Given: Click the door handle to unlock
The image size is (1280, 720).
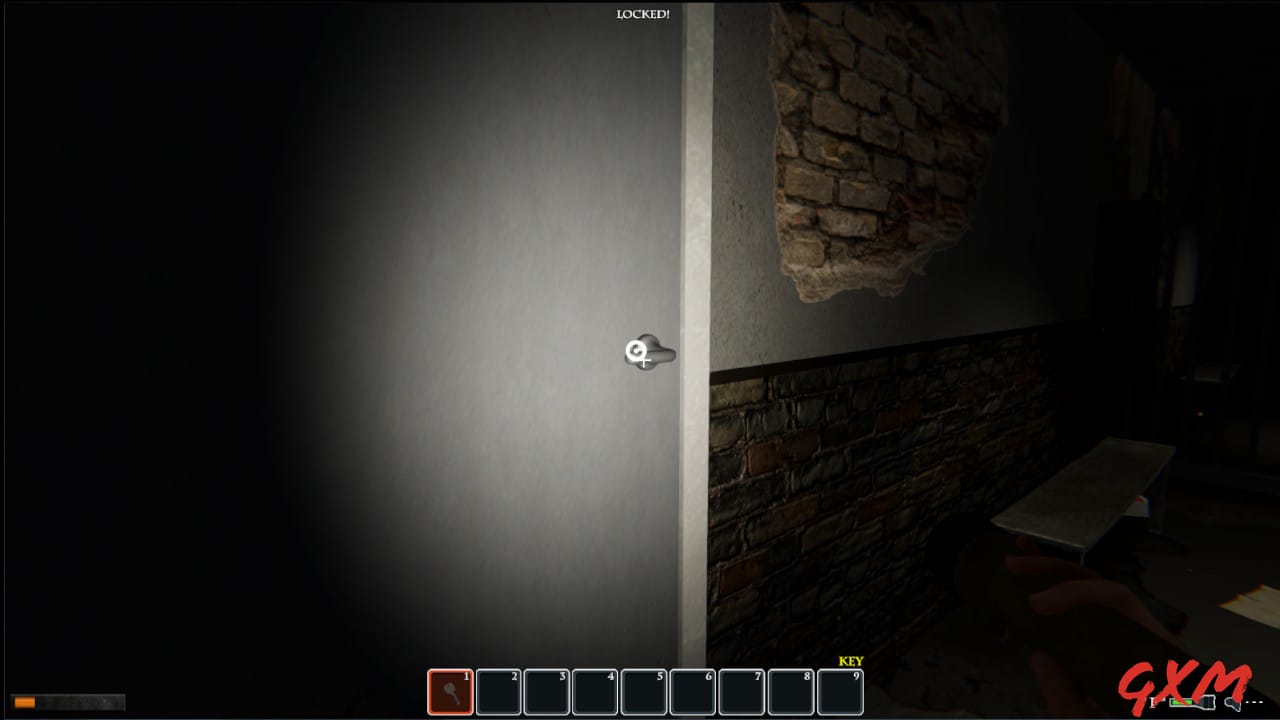Looking at the screenshot, I should tap(657, 353).
